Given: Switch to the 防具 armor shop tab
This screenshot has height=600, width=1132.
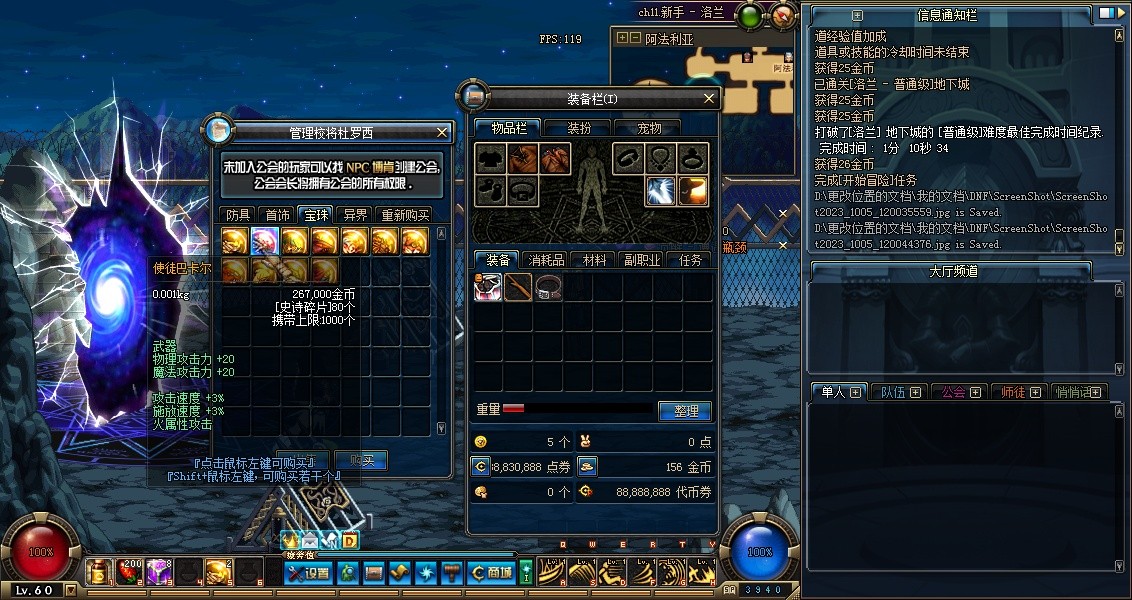Looking at the screenshot, I should click(x=238, y=214).
